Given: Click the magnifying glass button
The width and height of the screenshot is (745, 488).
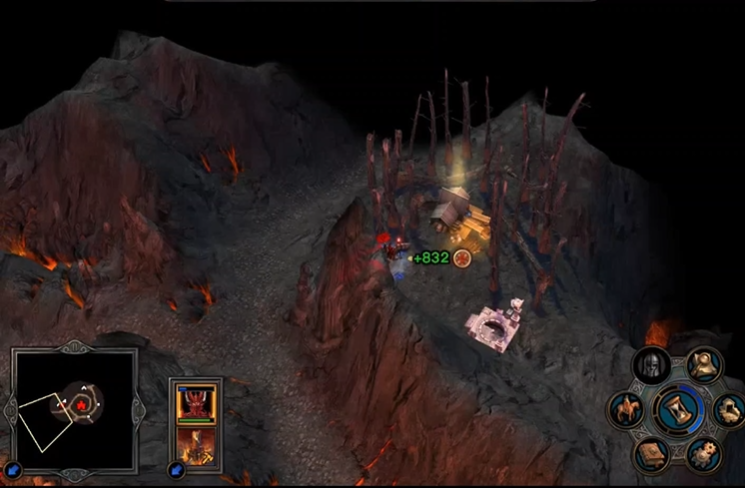Looking at the screenshot, I should coord(705,365).
